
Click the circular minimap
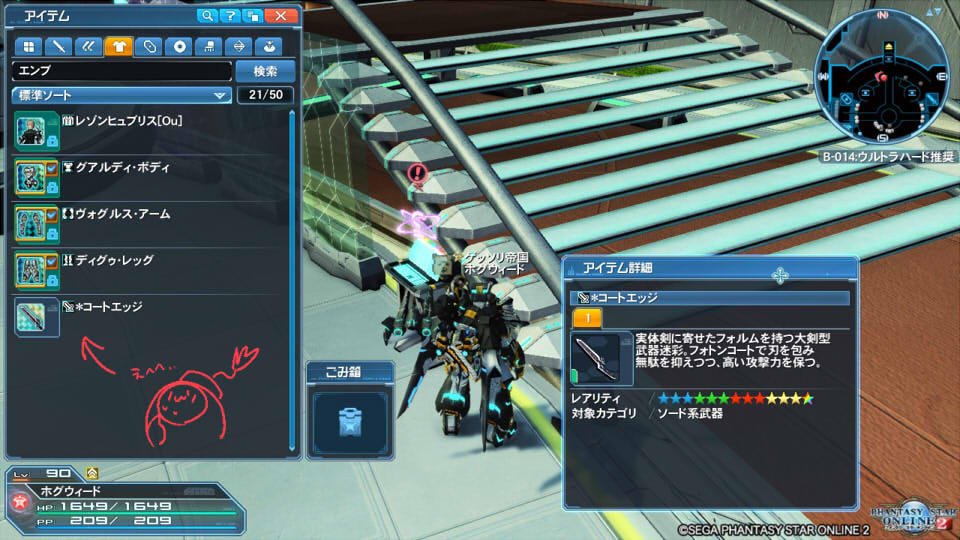881,77
